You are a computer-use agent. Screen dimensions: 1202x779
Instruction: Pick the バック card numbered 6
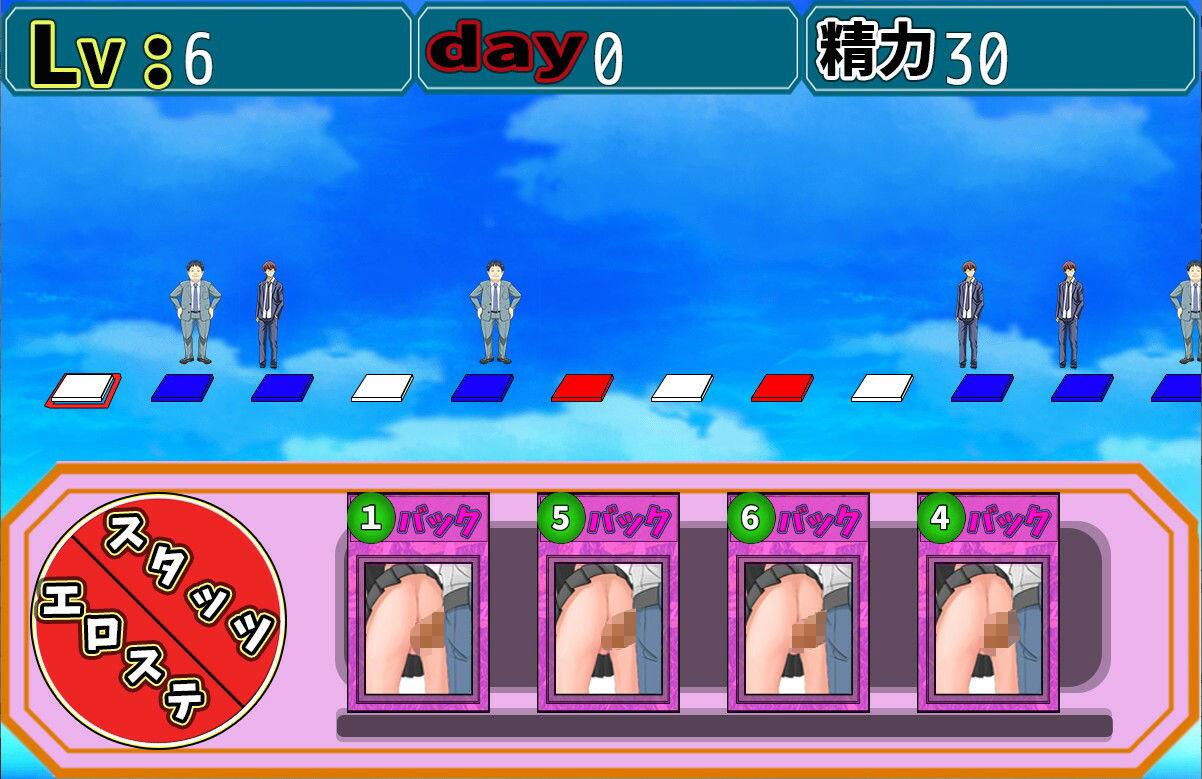coord(798,602)
